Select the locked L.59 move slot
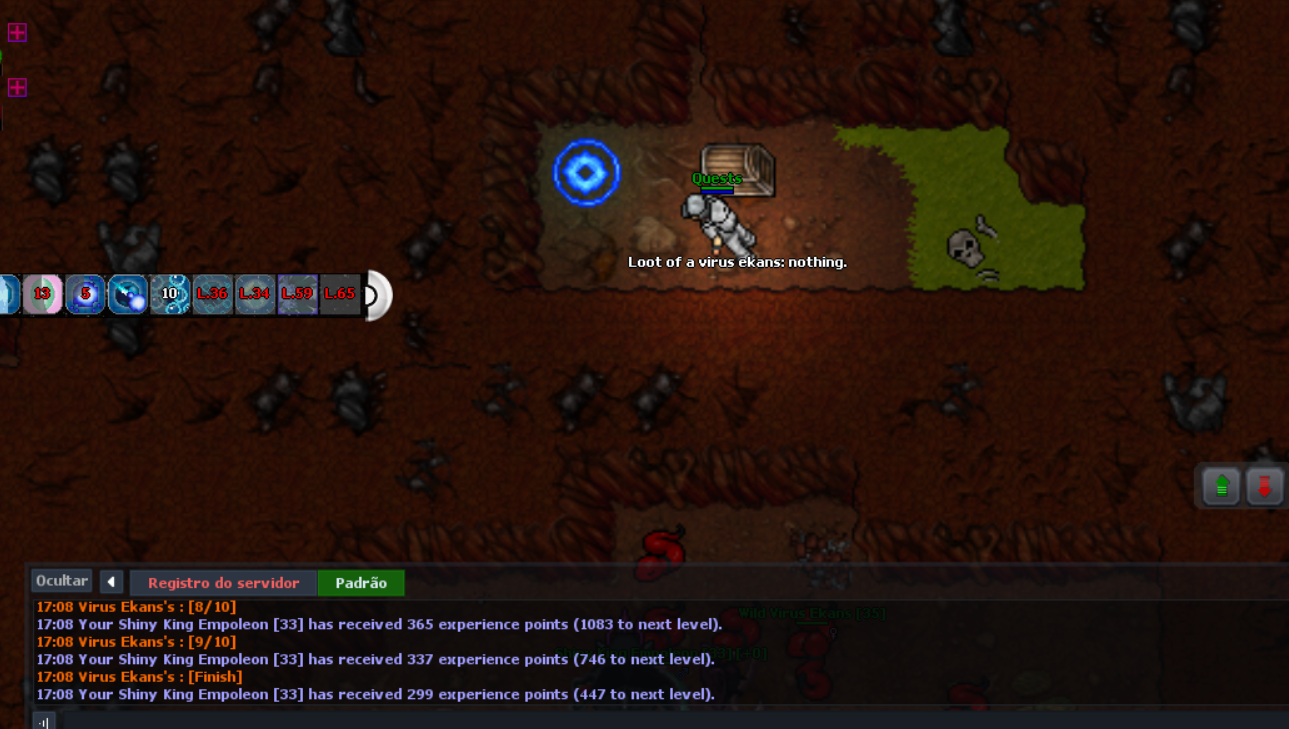Viewport: 1289px width, 729px height. pyautogui.click(x=297, y=295)
